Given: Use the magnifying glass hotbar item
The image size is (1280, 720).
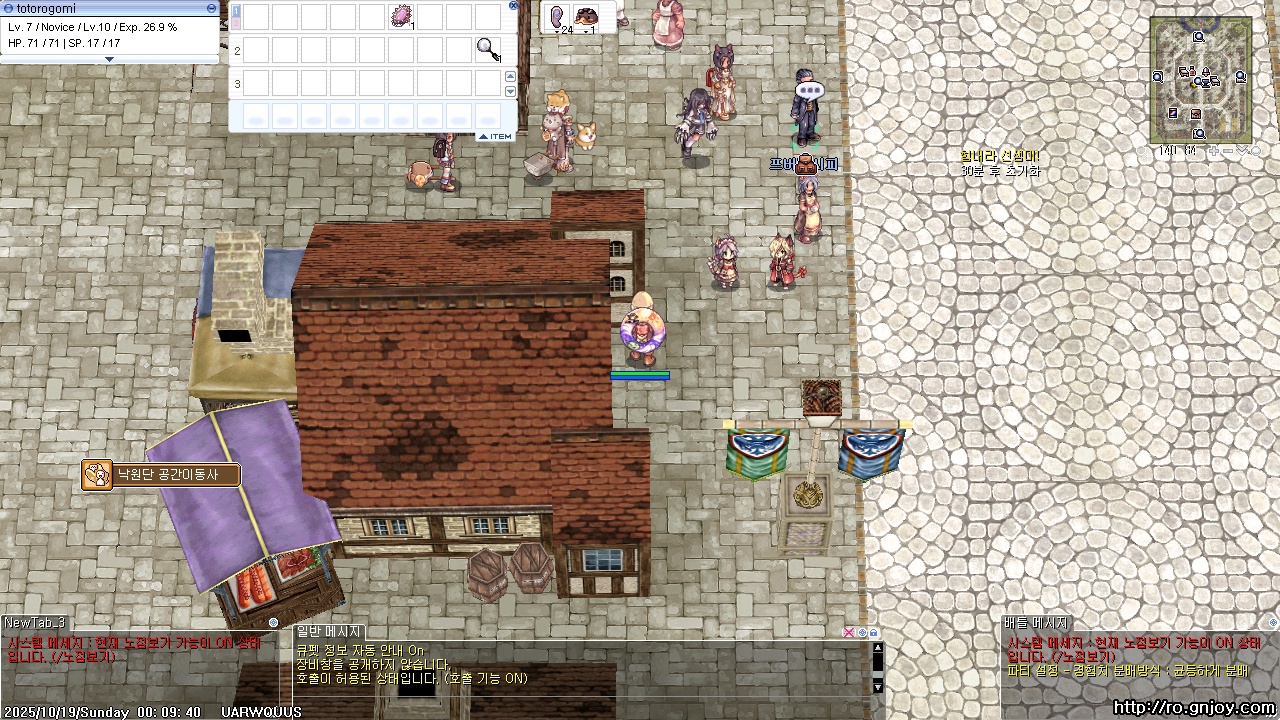Looking at the screenshot, I should [x=488, y=49].
